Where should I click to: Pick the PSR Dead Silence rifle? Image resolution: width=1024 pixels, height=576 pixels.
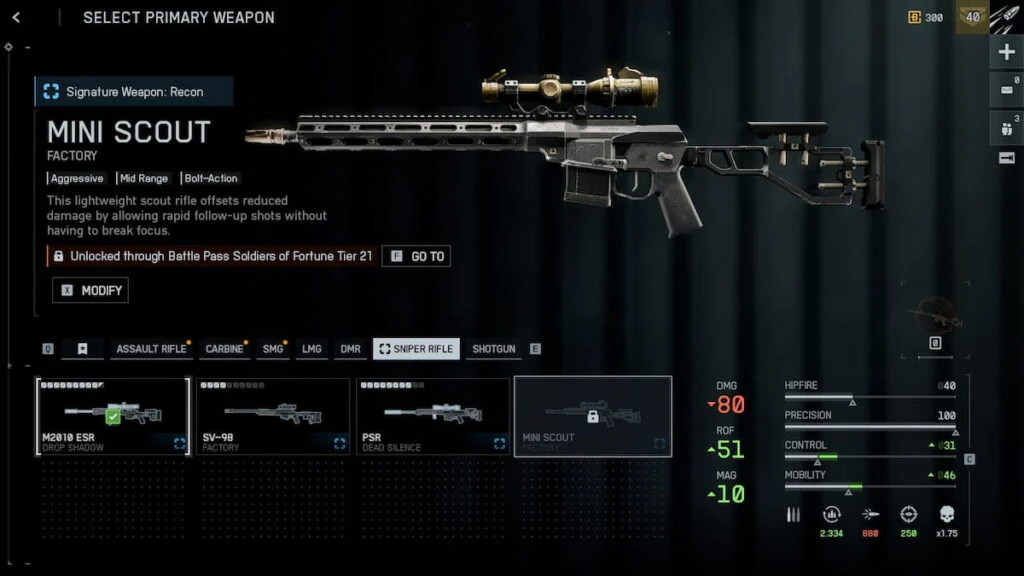click(x=433, y=416)
